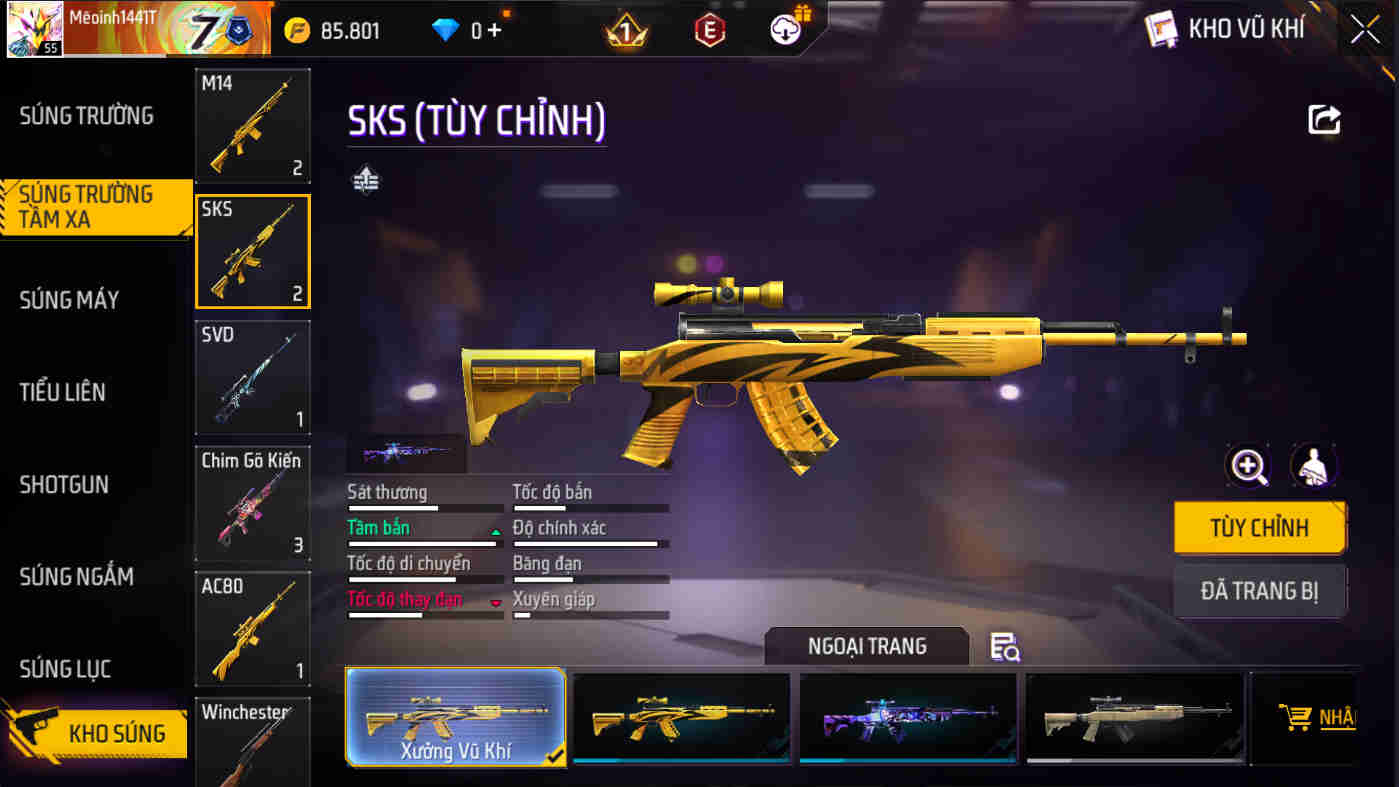Click the skin search icon next to NGOẠI TRANG
Image resolution: width=1399 pixels, height=787 pixels.
[1004, 648]
